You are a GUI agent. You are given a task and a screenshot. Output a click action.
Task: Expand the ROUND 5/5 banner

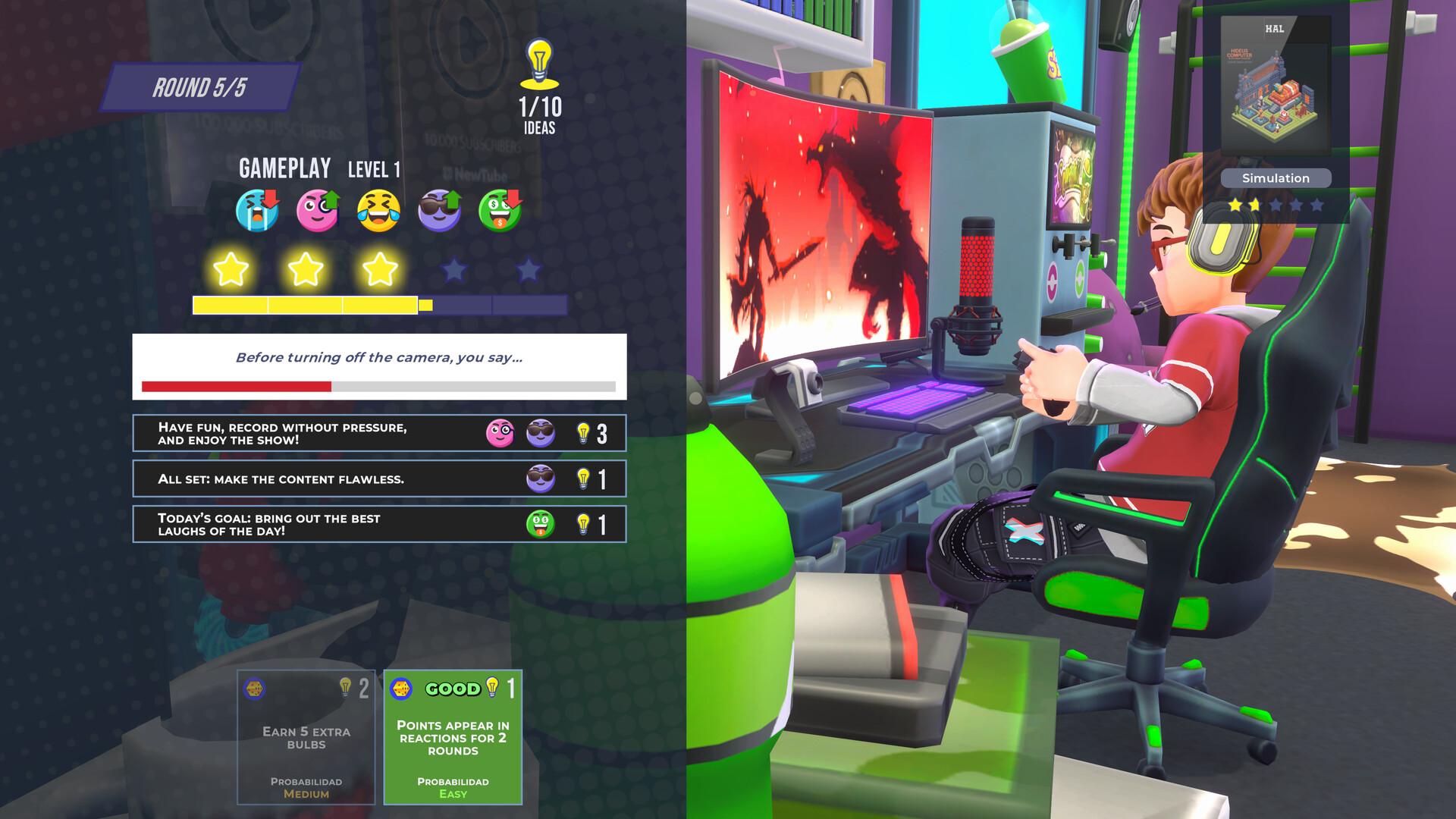click(x=199, y=86)
